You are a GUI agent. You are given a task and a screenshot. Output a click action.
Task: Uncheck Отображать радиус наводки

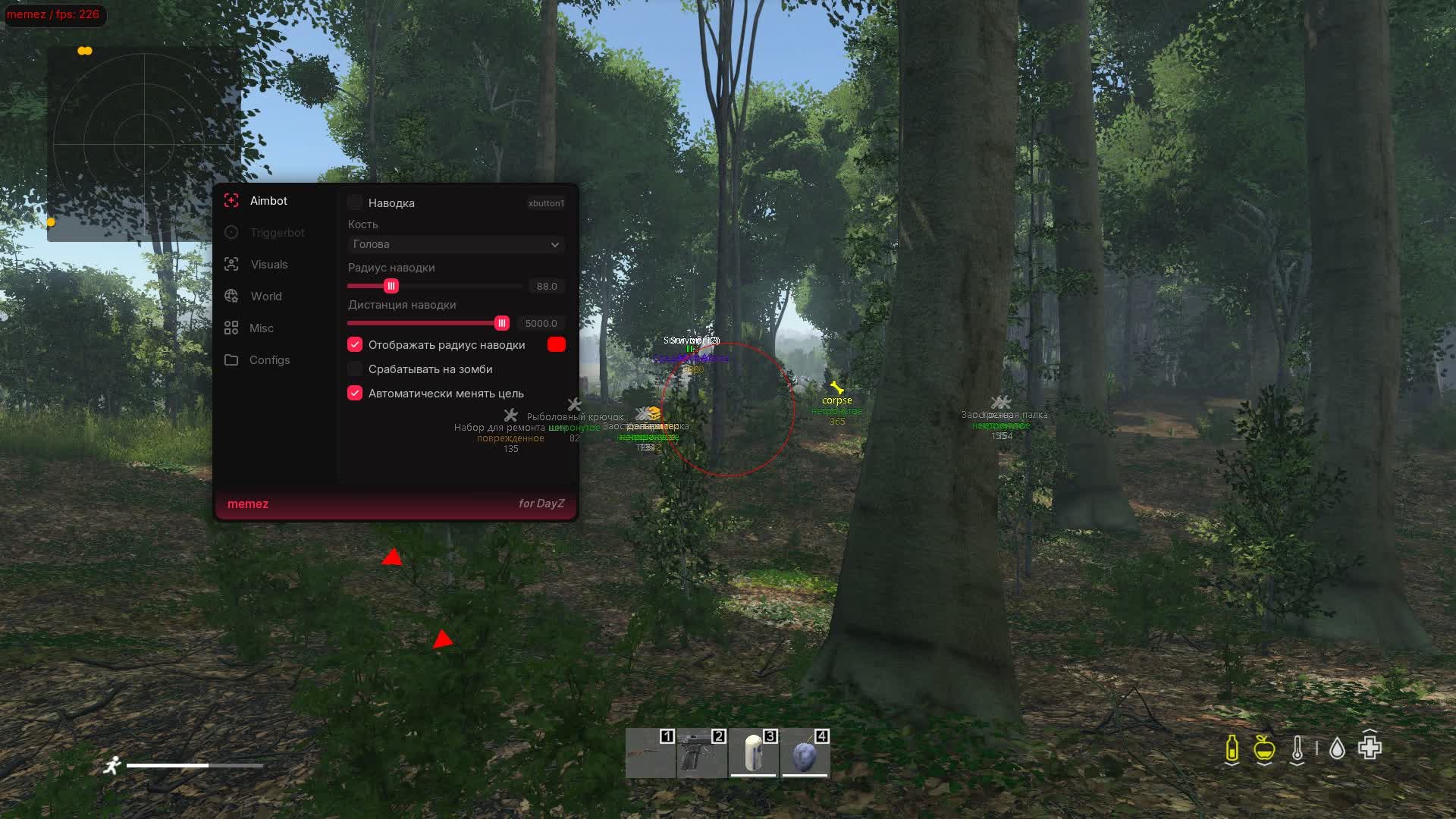pos(355,344)
